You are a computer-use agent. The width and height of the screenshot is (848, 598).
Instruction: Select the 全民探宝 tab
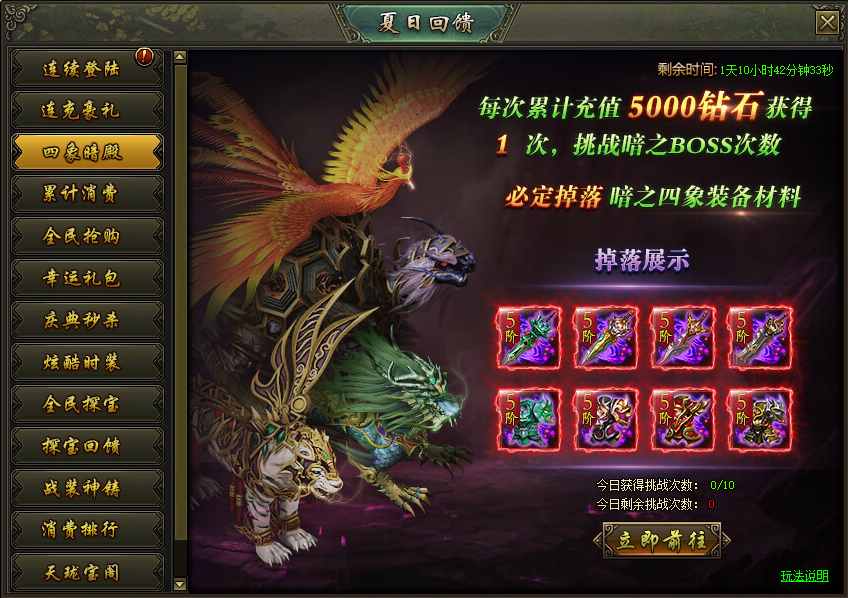[86, 404]
